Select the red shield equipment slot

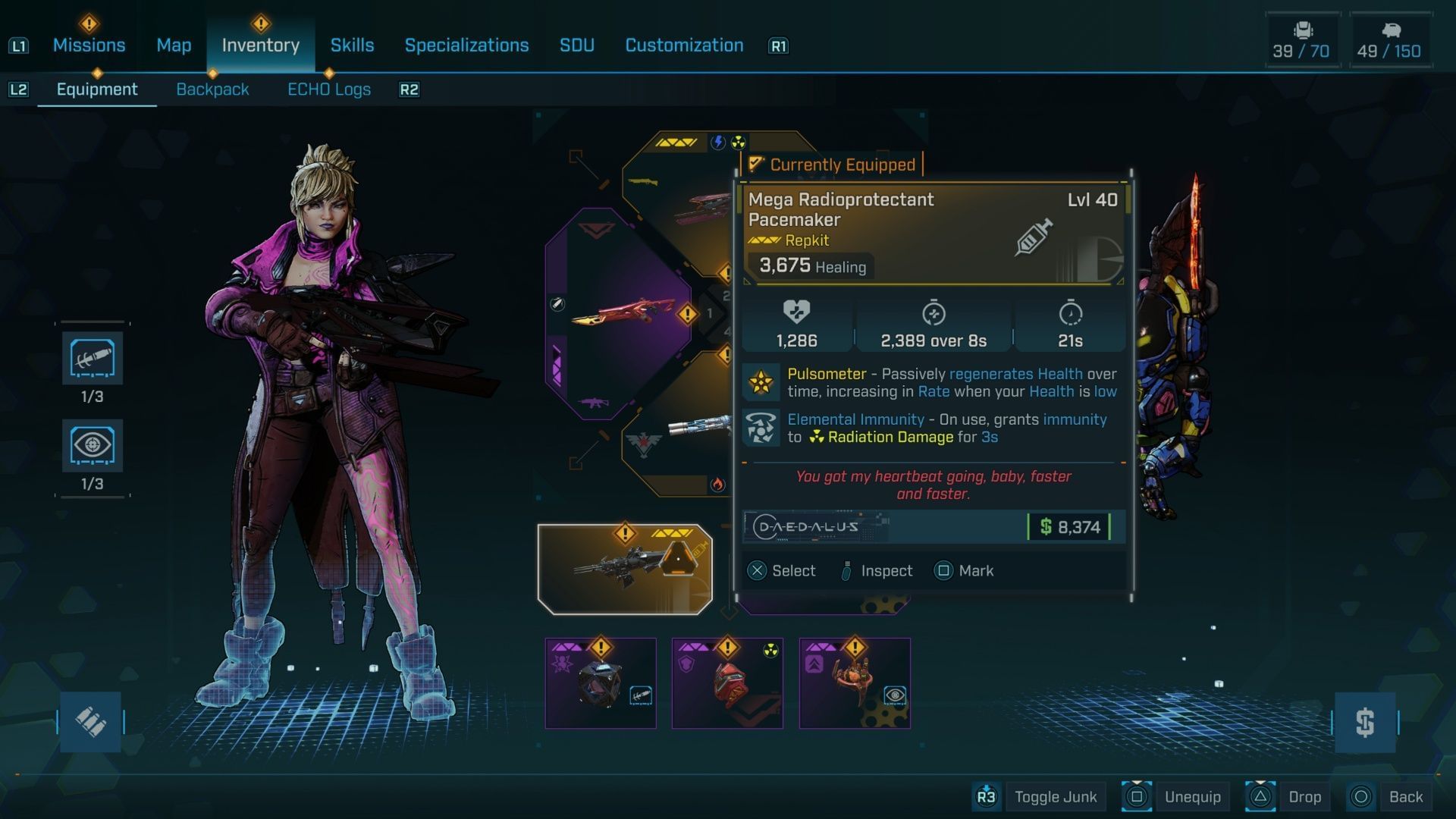(727, 683)
